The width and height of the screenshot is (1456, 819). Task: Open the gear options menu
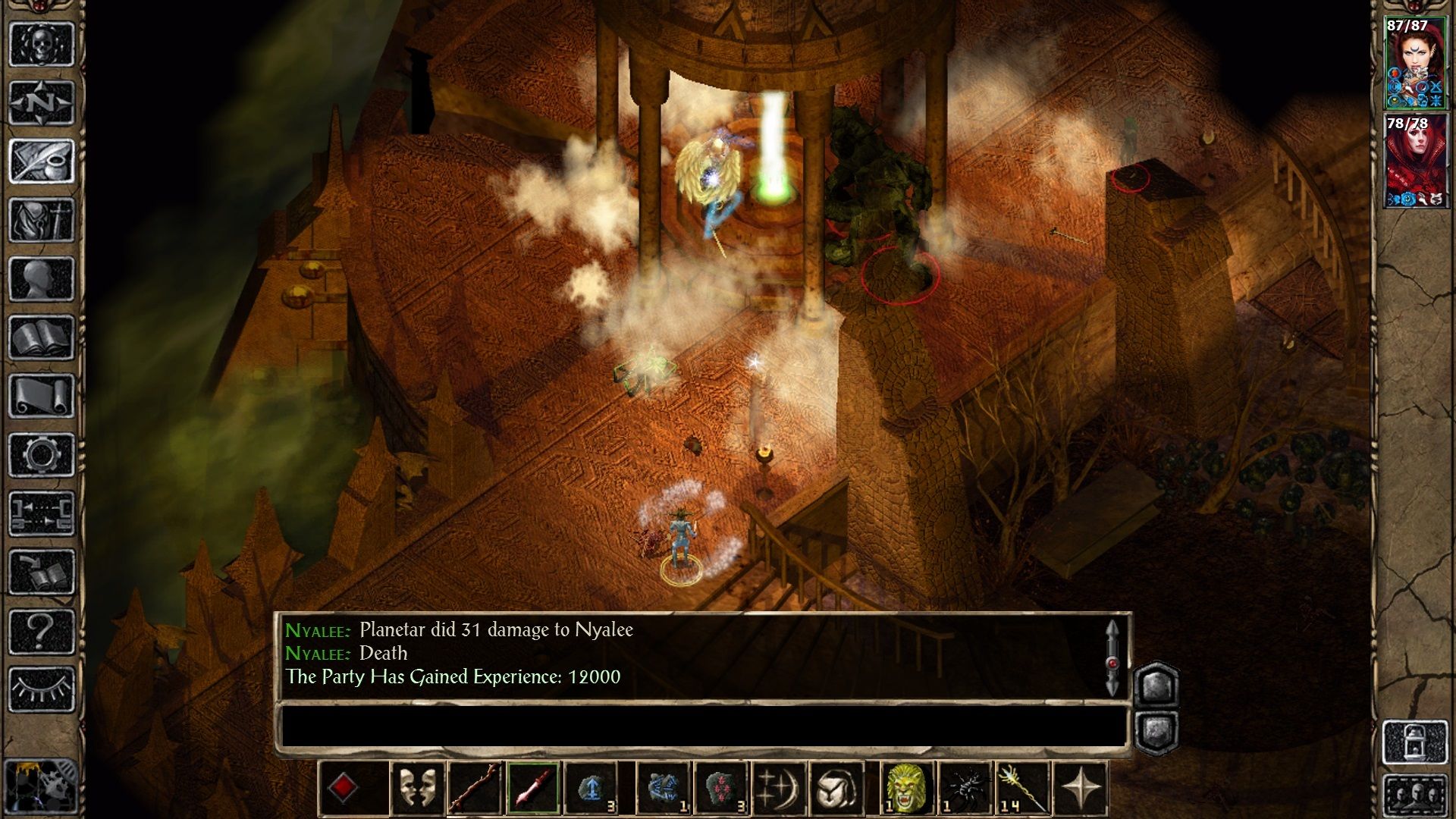click(42, 455)
